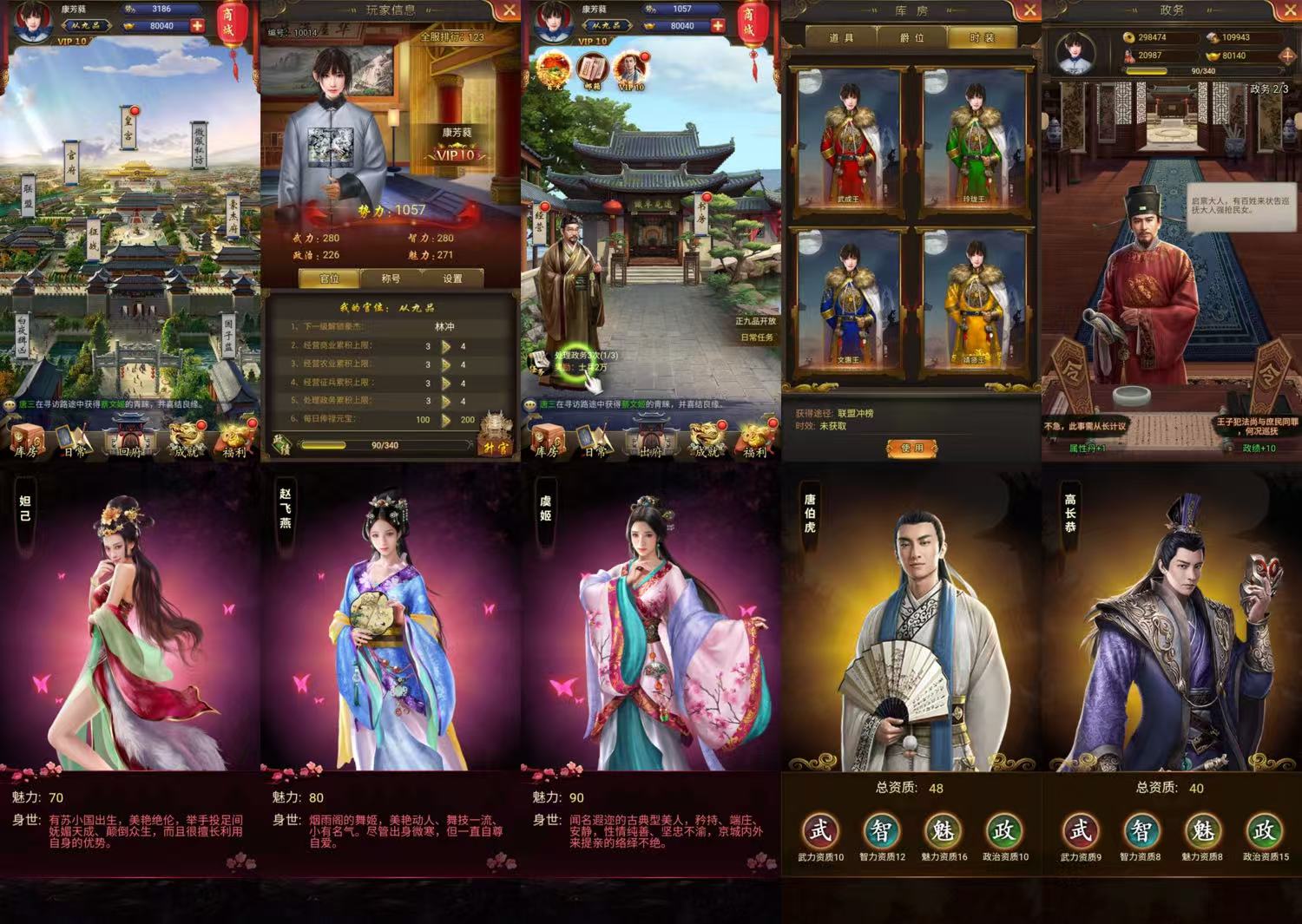Open the 爵位 tab

(911, 38)
